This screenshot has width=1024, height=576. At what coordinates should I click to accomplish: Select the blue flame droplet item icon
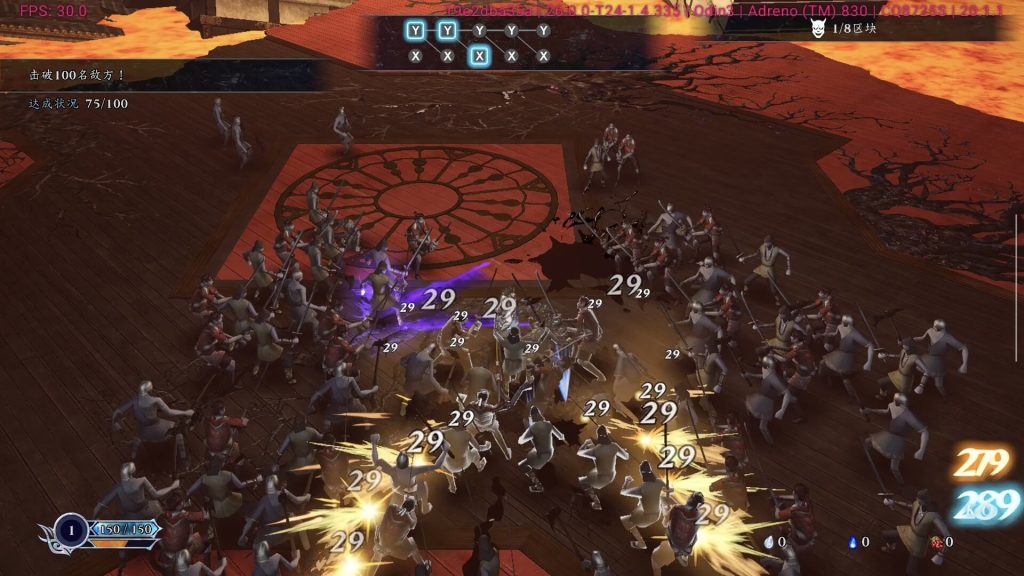tap(852, 542)
